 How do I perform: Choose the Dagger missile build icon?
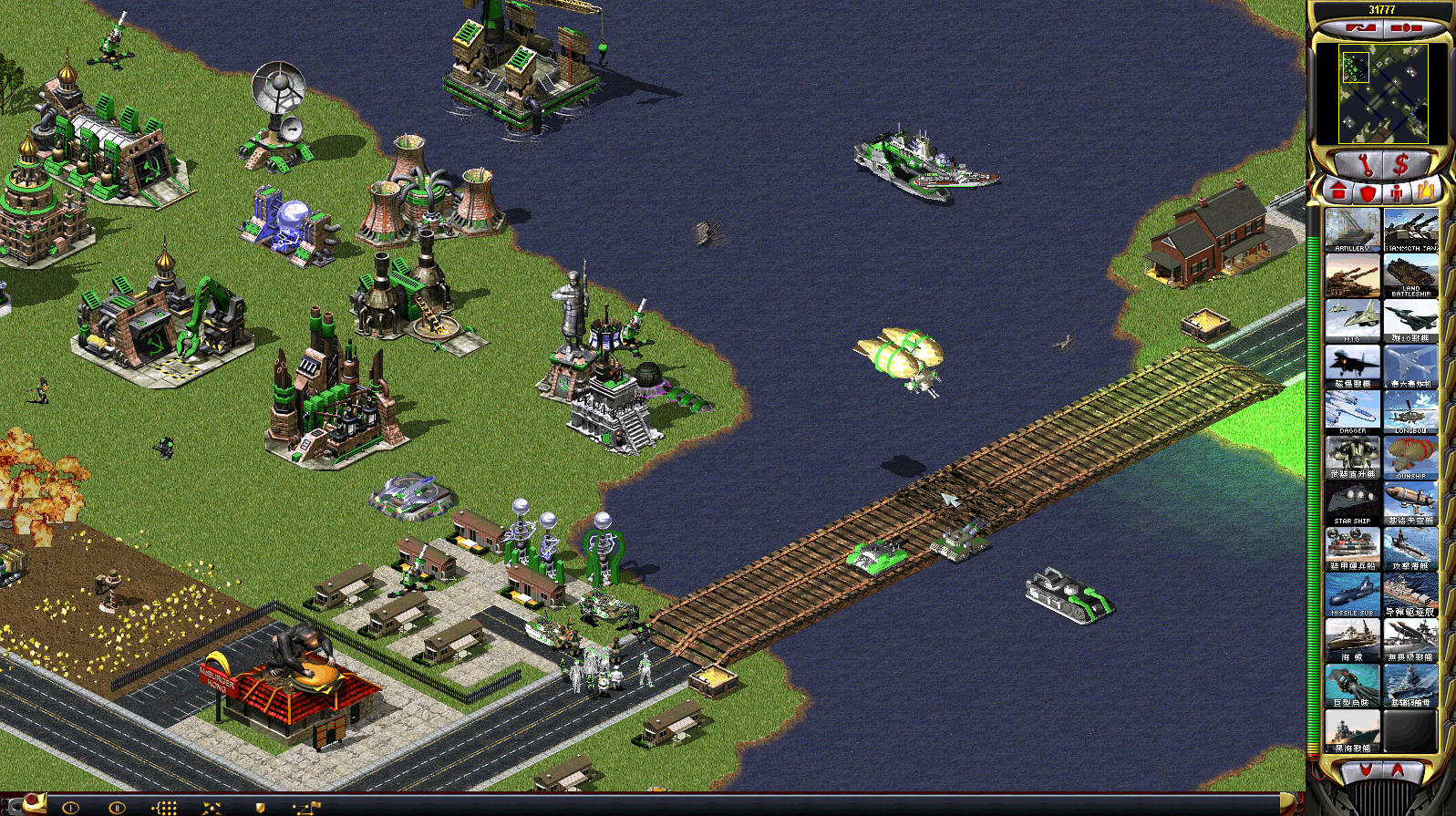1352,411
